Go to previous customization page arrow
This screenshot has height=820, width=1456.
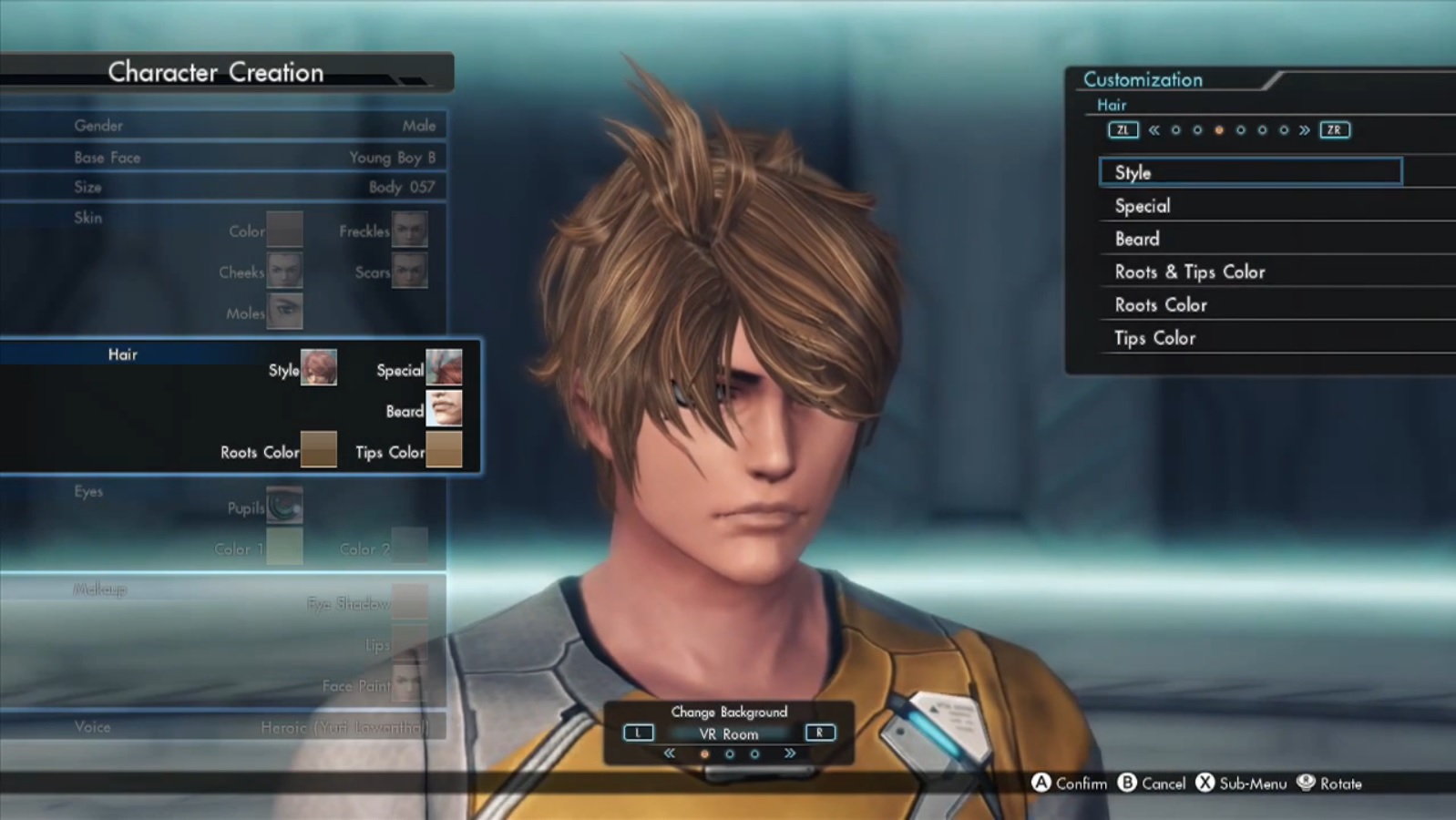(x=1154, y=130)
